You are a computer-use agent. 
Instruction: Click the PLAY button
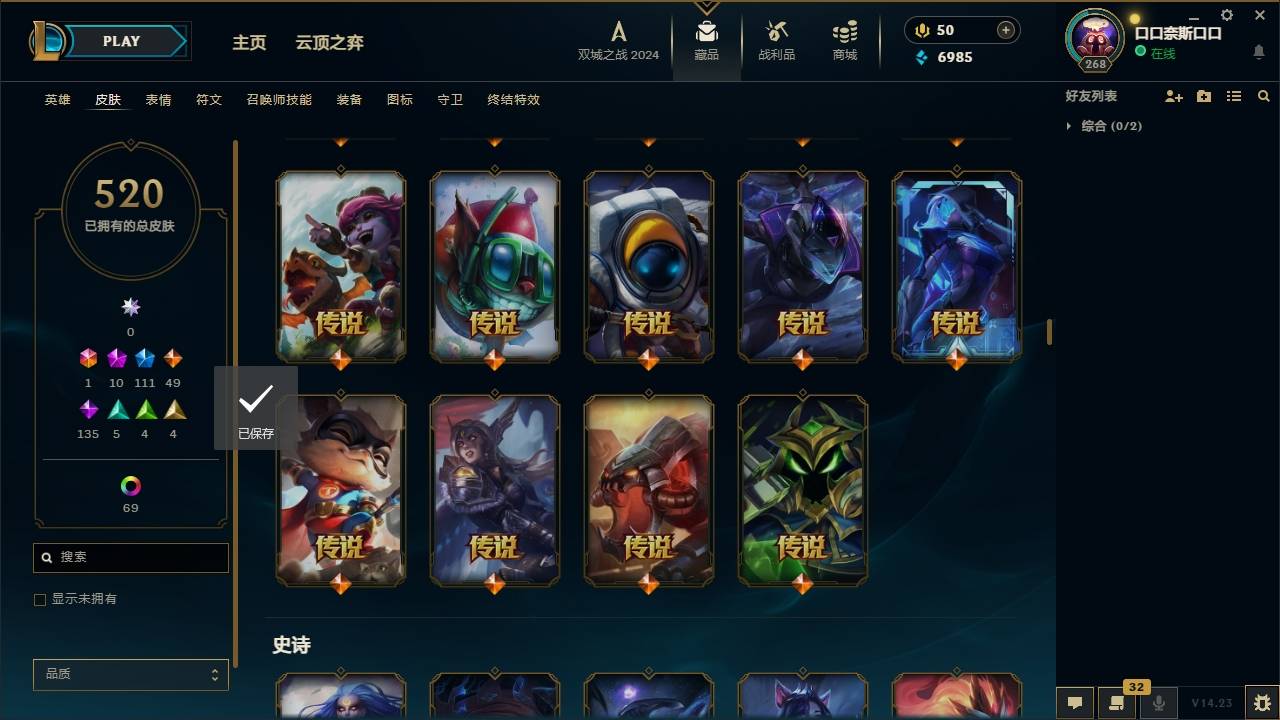click(120, 41)
